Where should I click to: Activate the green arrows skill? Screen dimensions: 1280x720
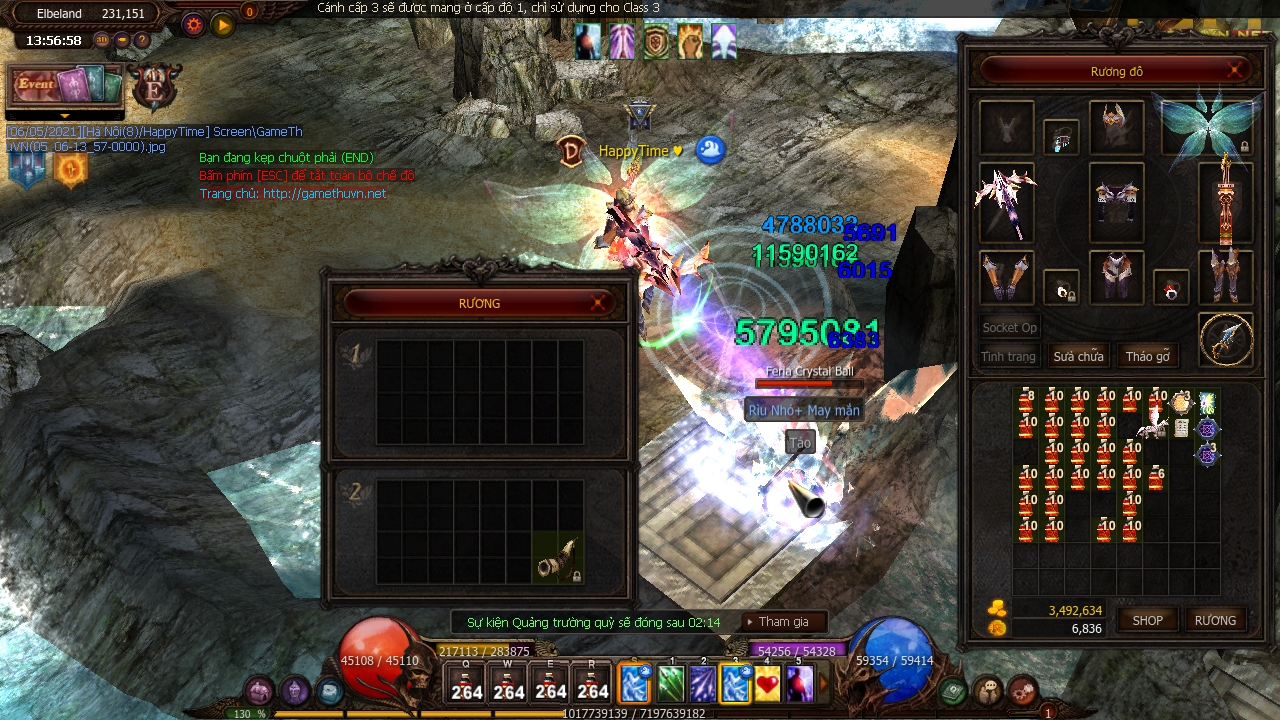point(671,684)
